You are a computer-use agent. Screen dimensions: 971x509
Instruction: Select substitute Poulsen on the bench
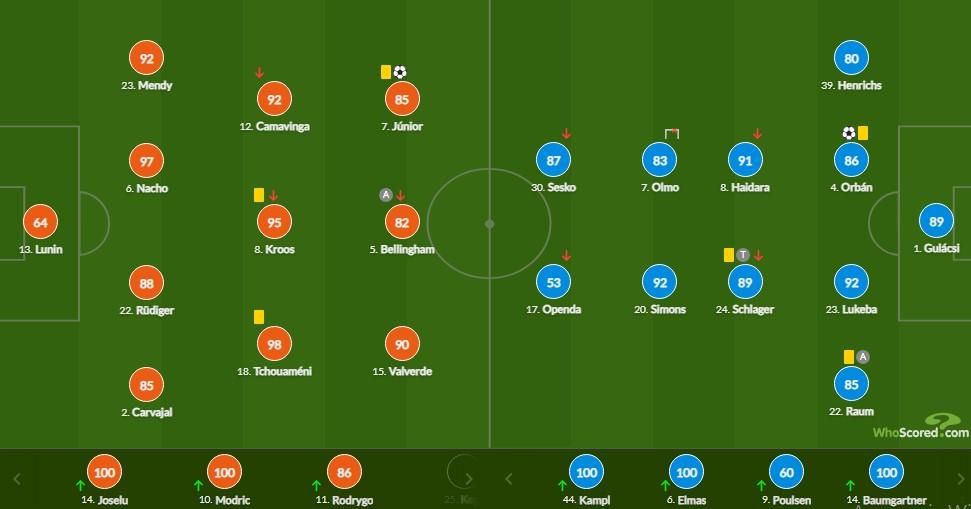tap(786, 473)
